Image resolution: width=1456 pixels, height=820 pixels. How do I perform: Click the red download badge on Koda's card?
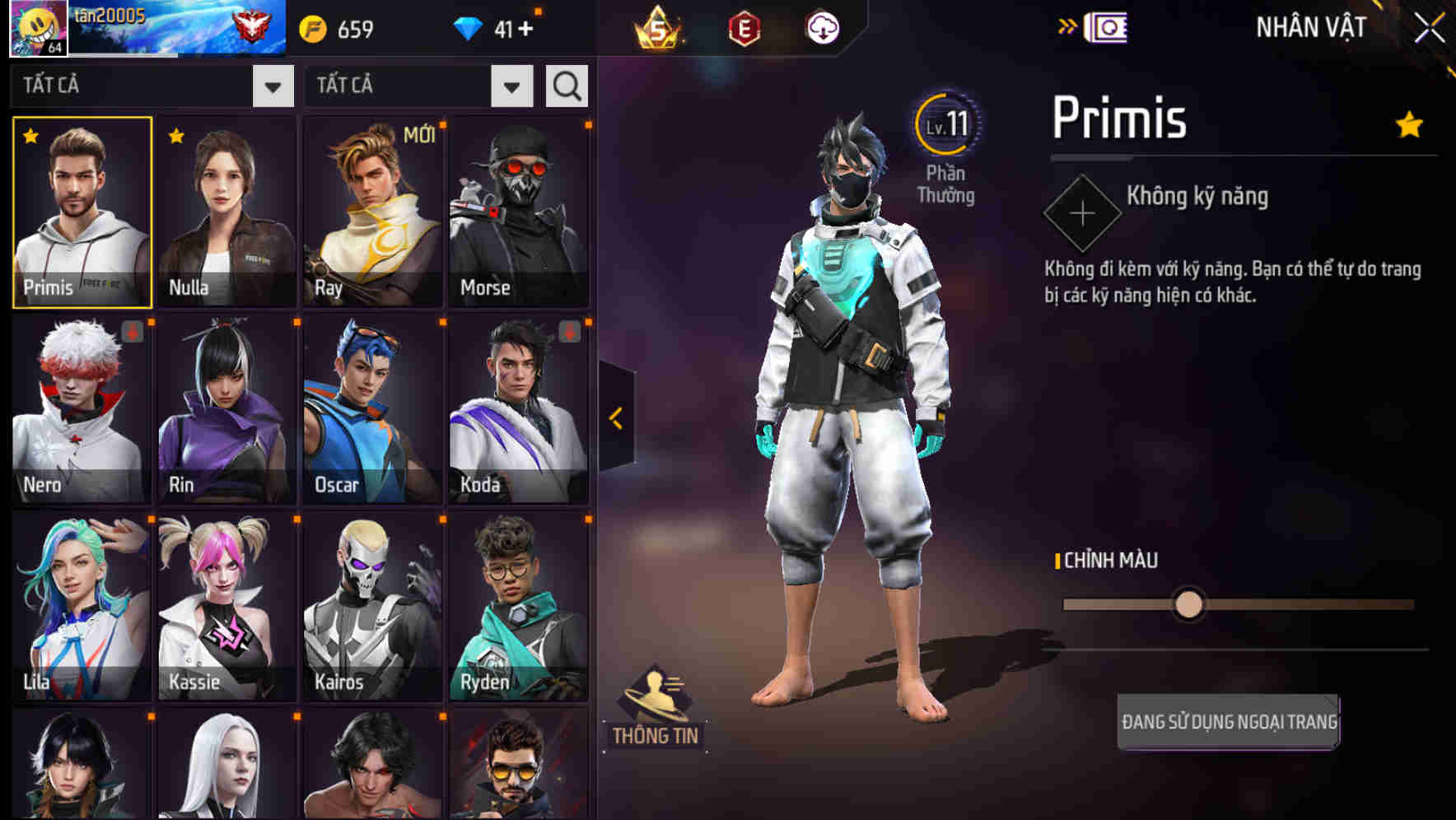click(570, 333)
